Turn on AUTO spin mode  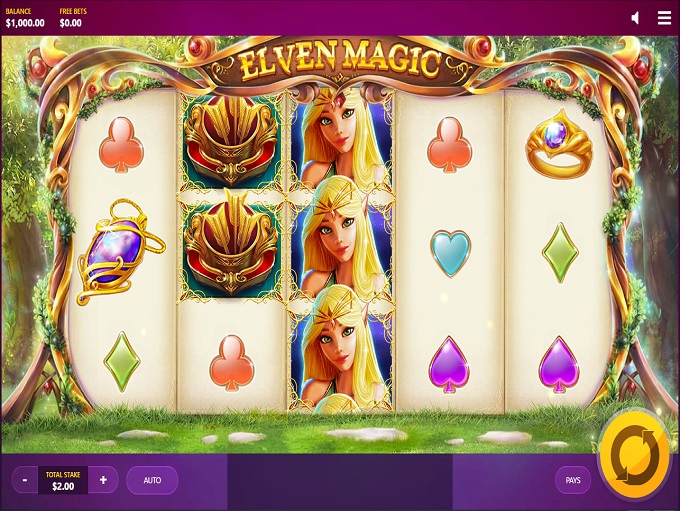coord(152,480)
